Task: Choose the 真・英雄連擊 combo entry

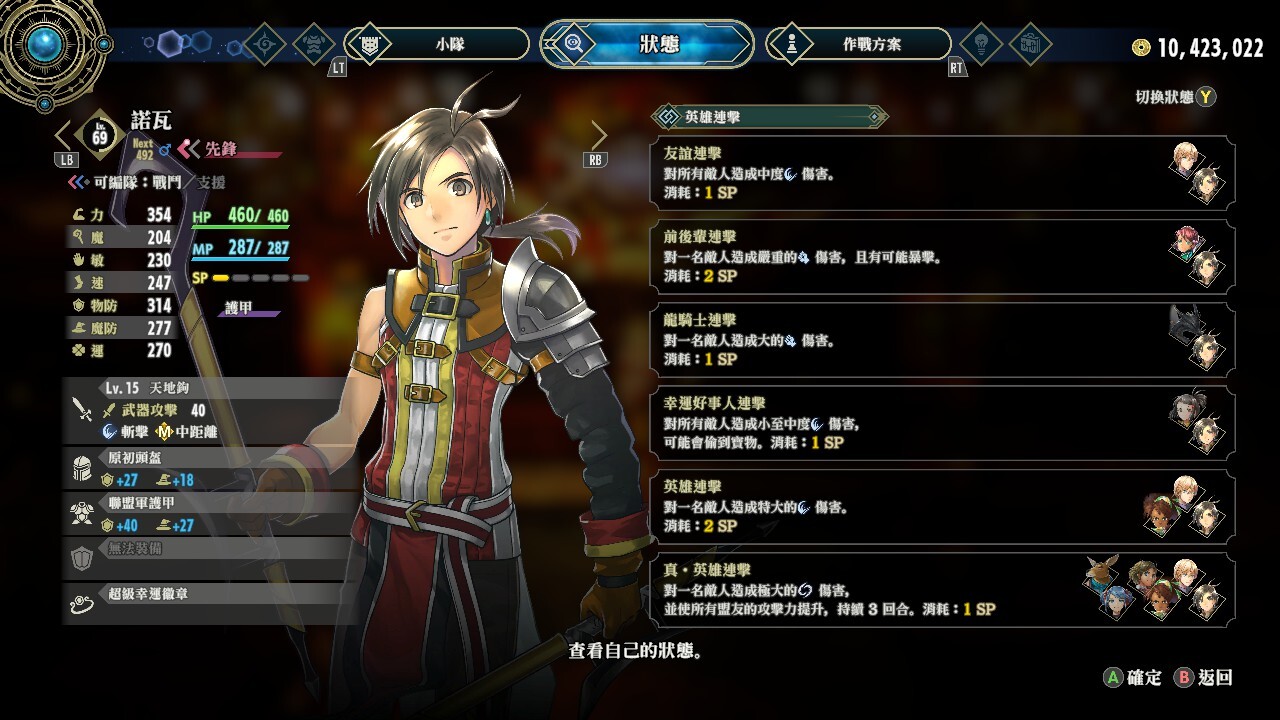Action: pos(942,591)
